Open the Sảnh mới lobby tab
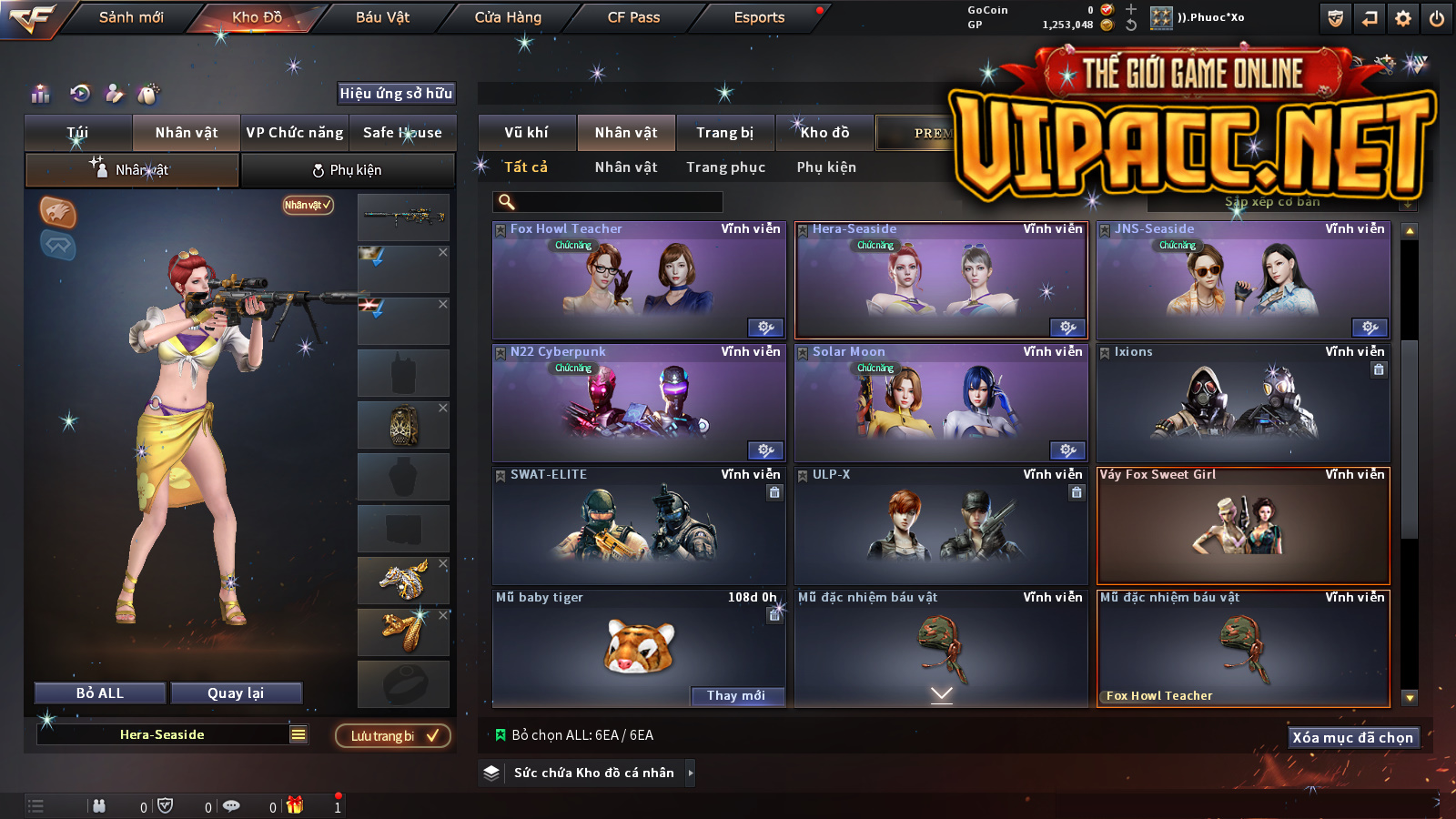1456x819 pixels. [131, 17]
